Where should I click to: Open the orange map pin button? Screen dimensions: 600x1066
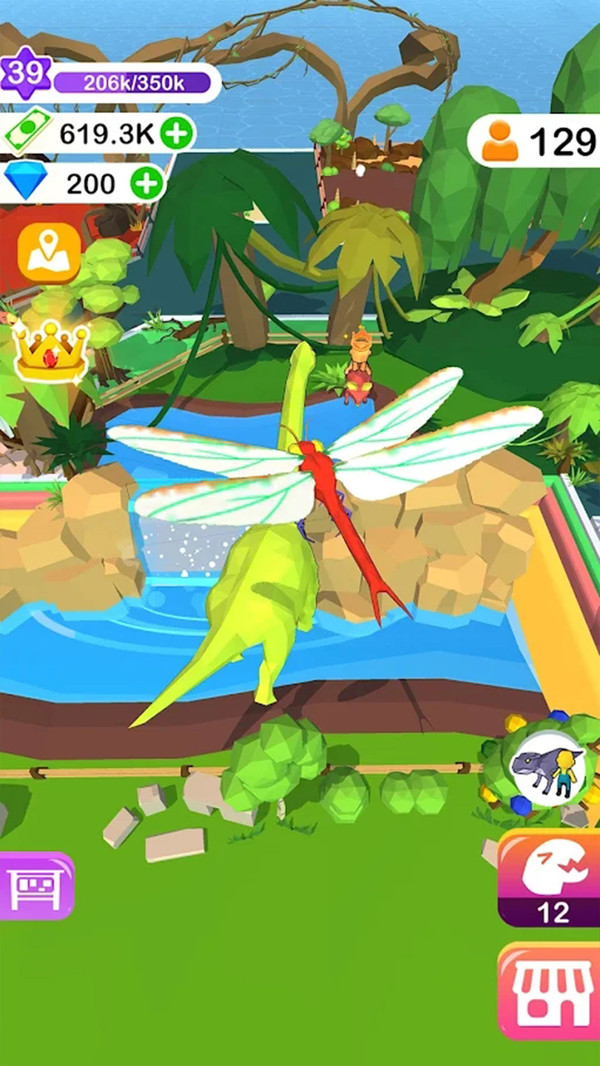pos(49,253)
